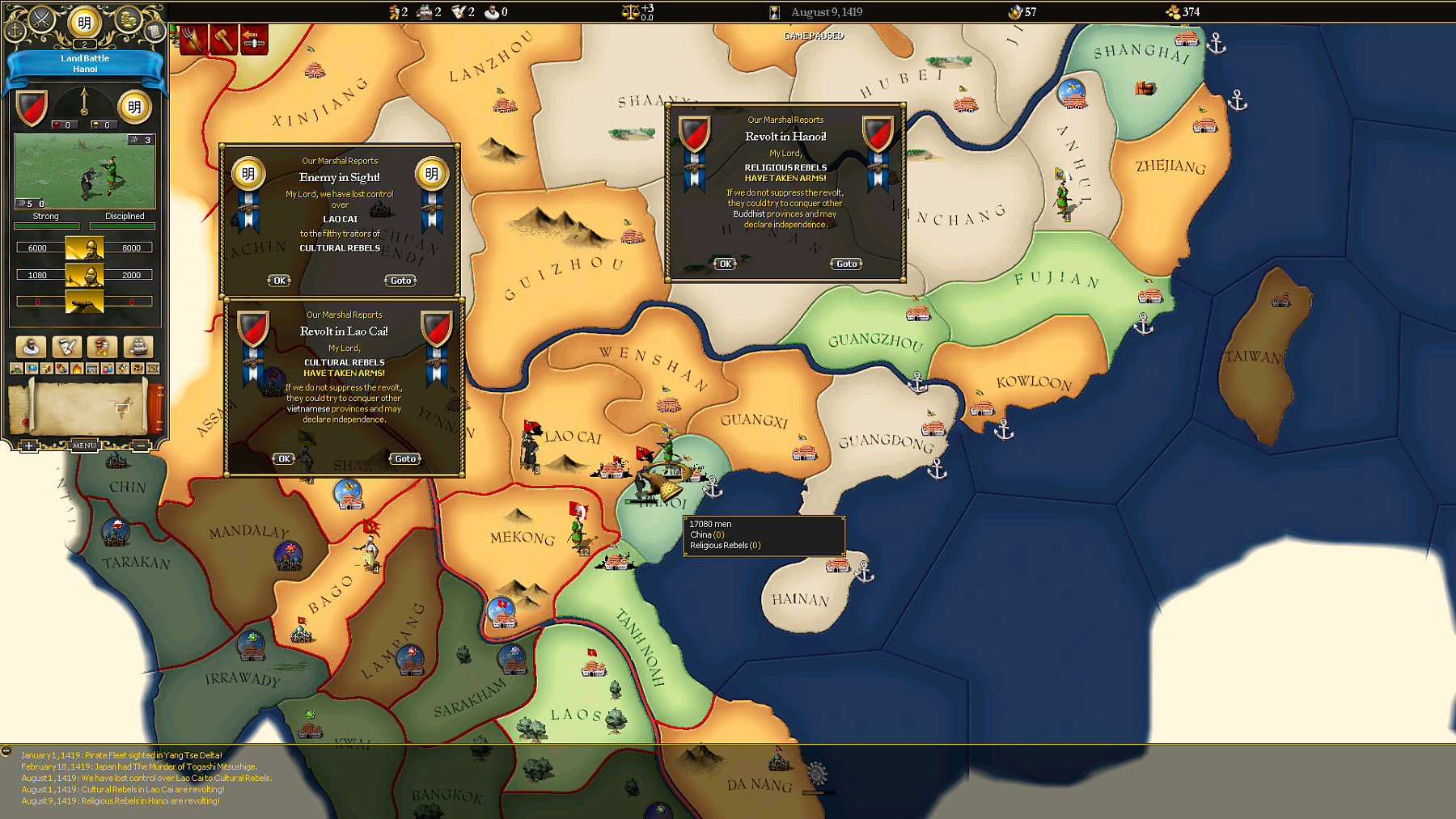Image resolution: width=1456 pixels, height=819 pixels.
Task: Choose Goto on the Revolt in Hanoi report
Action: click(x=846, y=264)
